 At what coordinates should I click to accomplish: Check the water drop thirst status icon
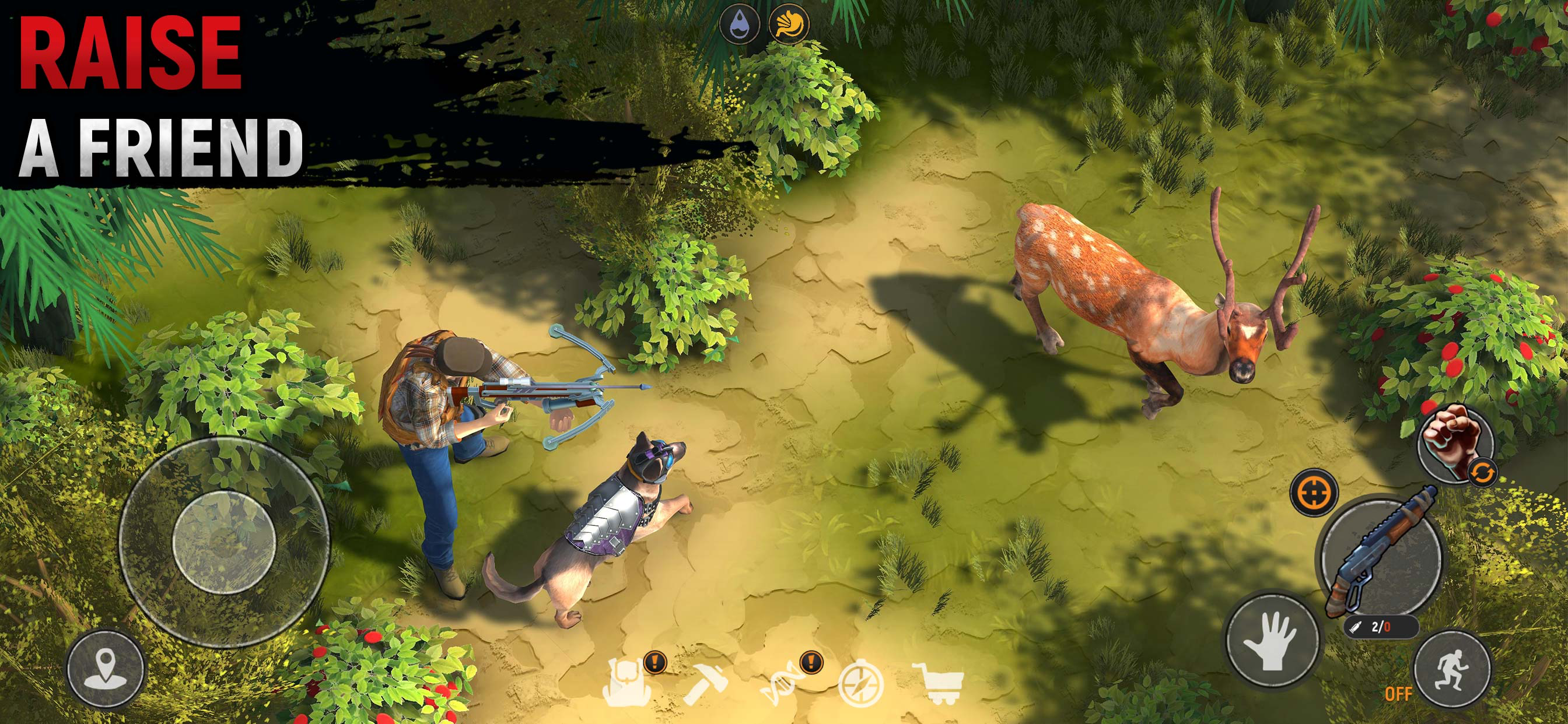(740, 25)
